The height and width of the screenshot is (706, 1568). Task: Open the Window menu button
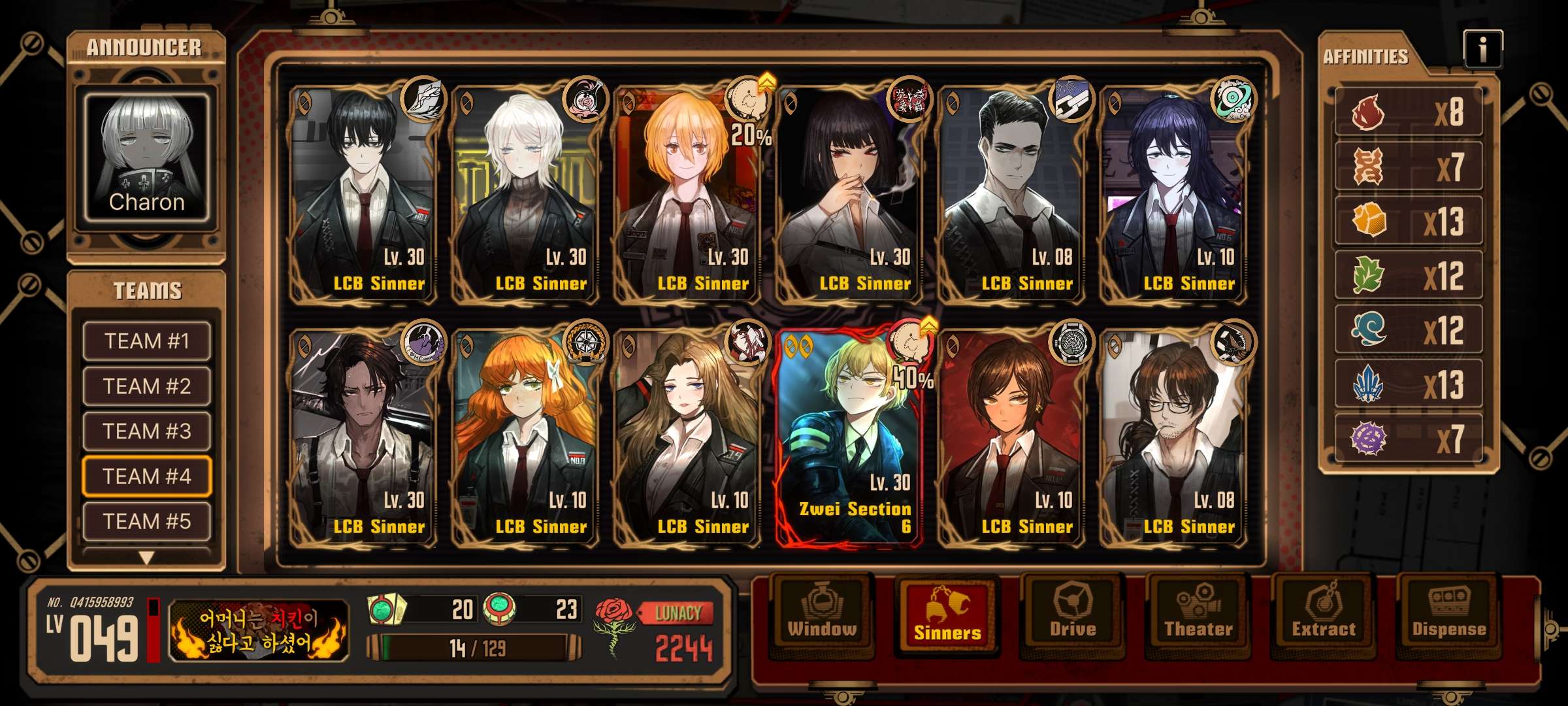point(822,614)
